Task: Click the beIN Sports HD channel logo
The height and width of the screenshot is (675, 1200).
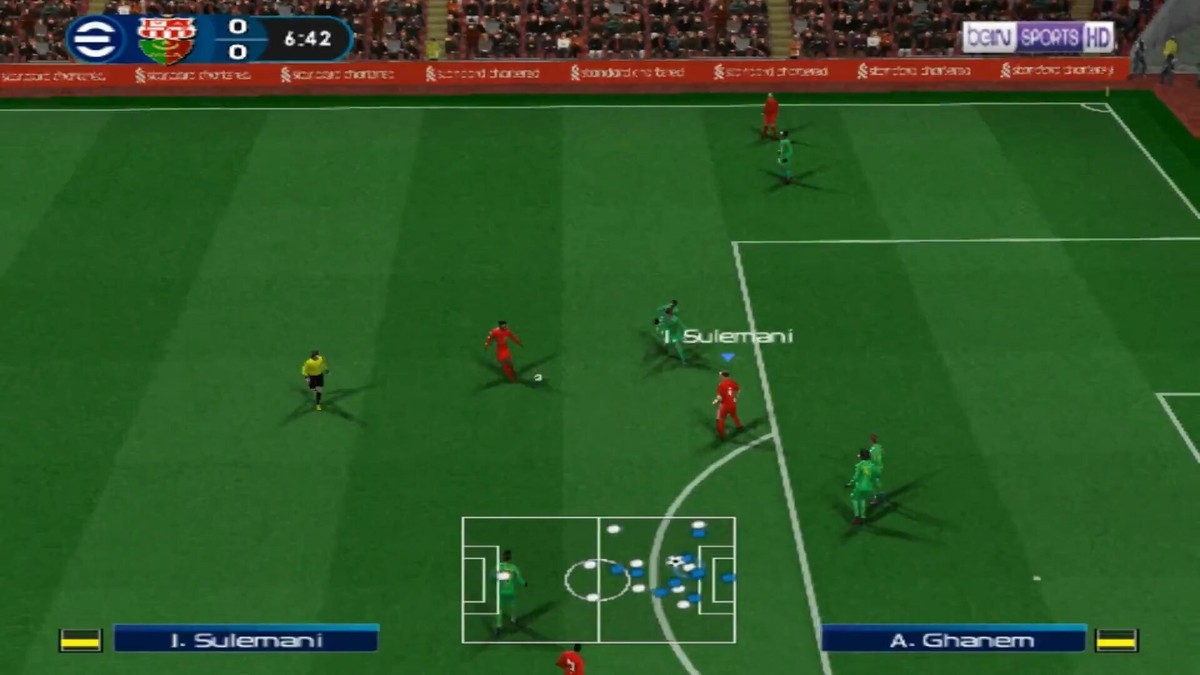Action: pos(1038,38)
